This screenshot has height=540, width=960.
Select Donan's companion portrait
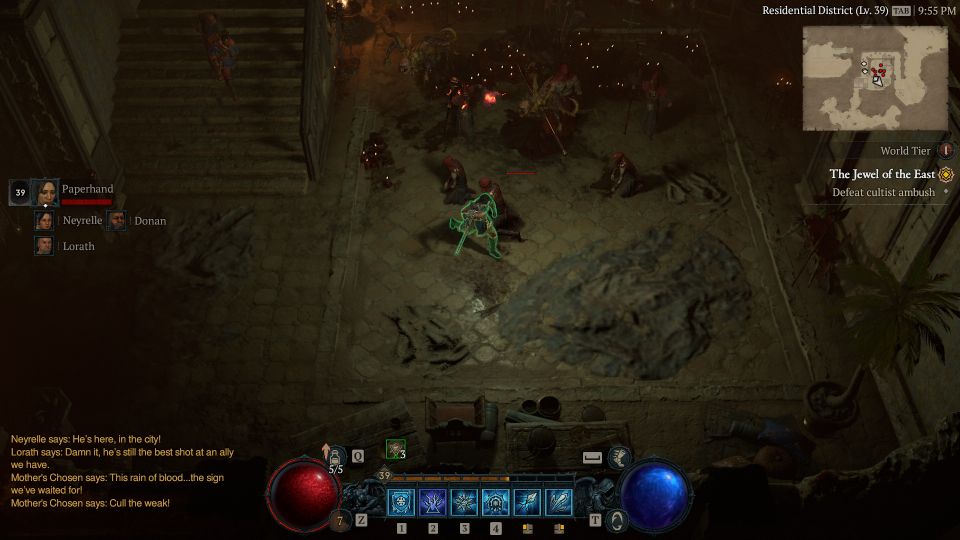coord(117,221)
